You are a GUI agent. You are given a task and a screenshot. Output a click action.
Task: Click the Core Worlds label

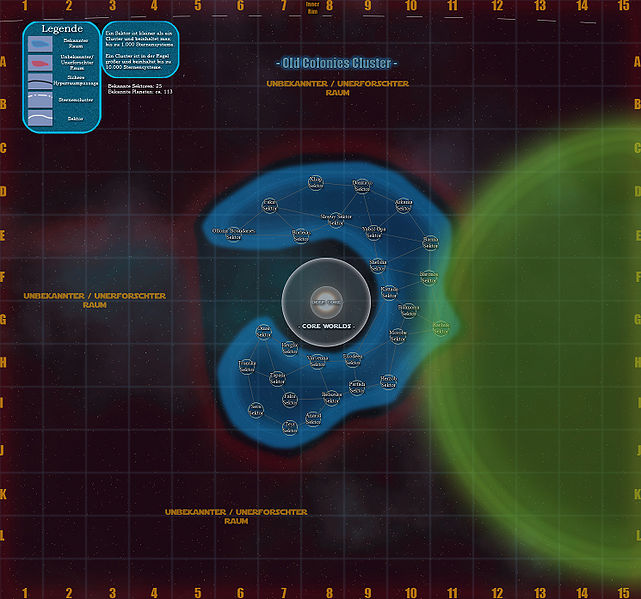[x=326, y=327]
